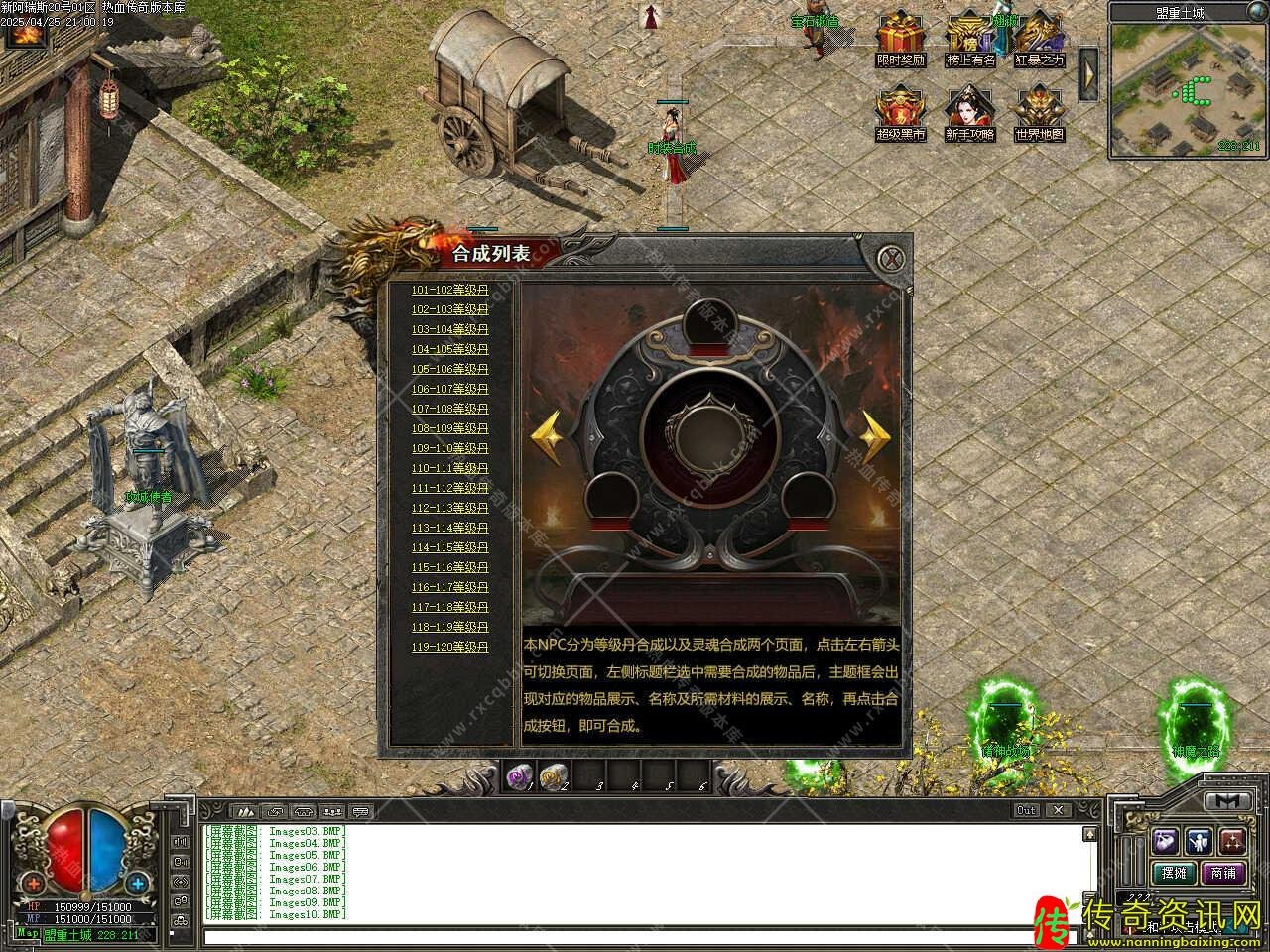Choose the 110-111等级丹 recipe
This screenshot has height=952, width=1270.
450,468
